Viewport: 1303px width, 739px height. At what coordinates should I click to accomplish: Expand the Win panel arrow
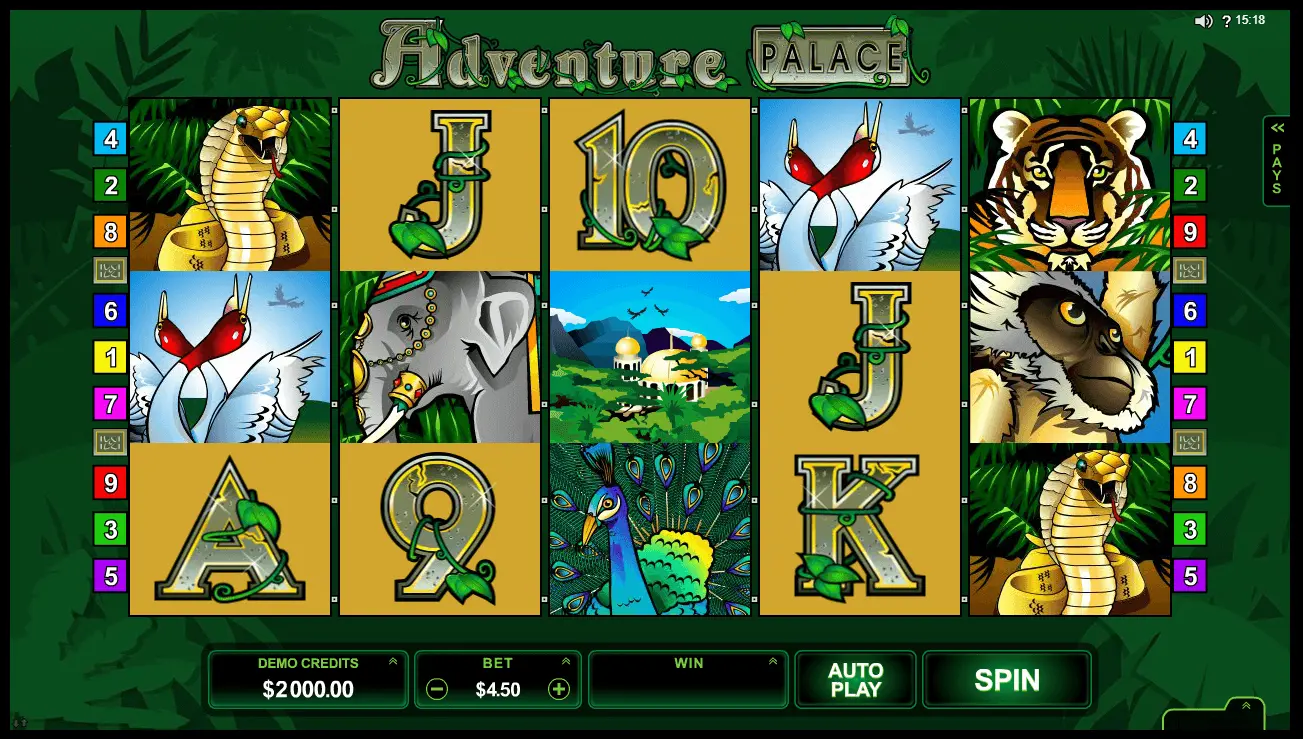coord(772,662)
